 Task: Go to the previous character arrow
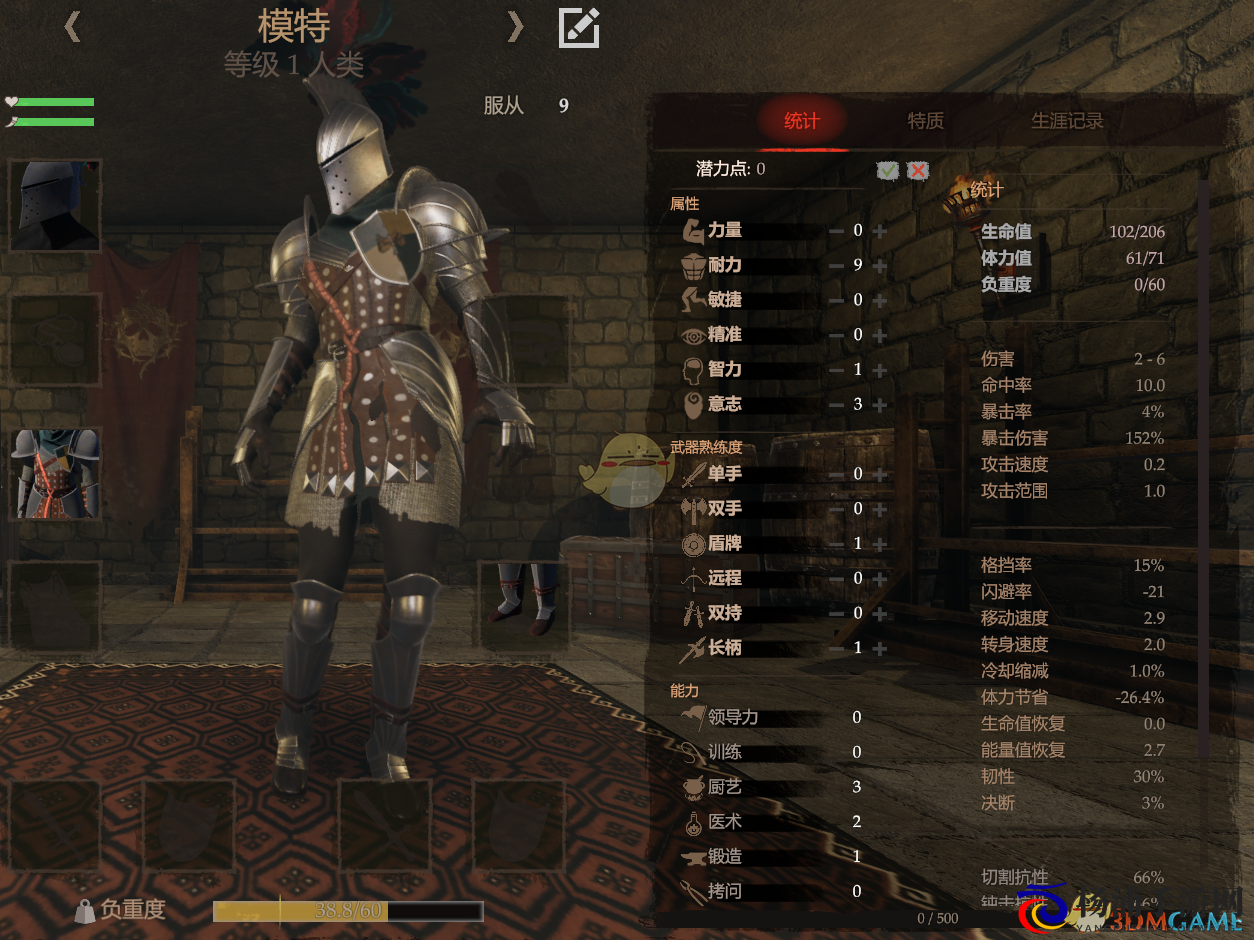tap(72, 27)
